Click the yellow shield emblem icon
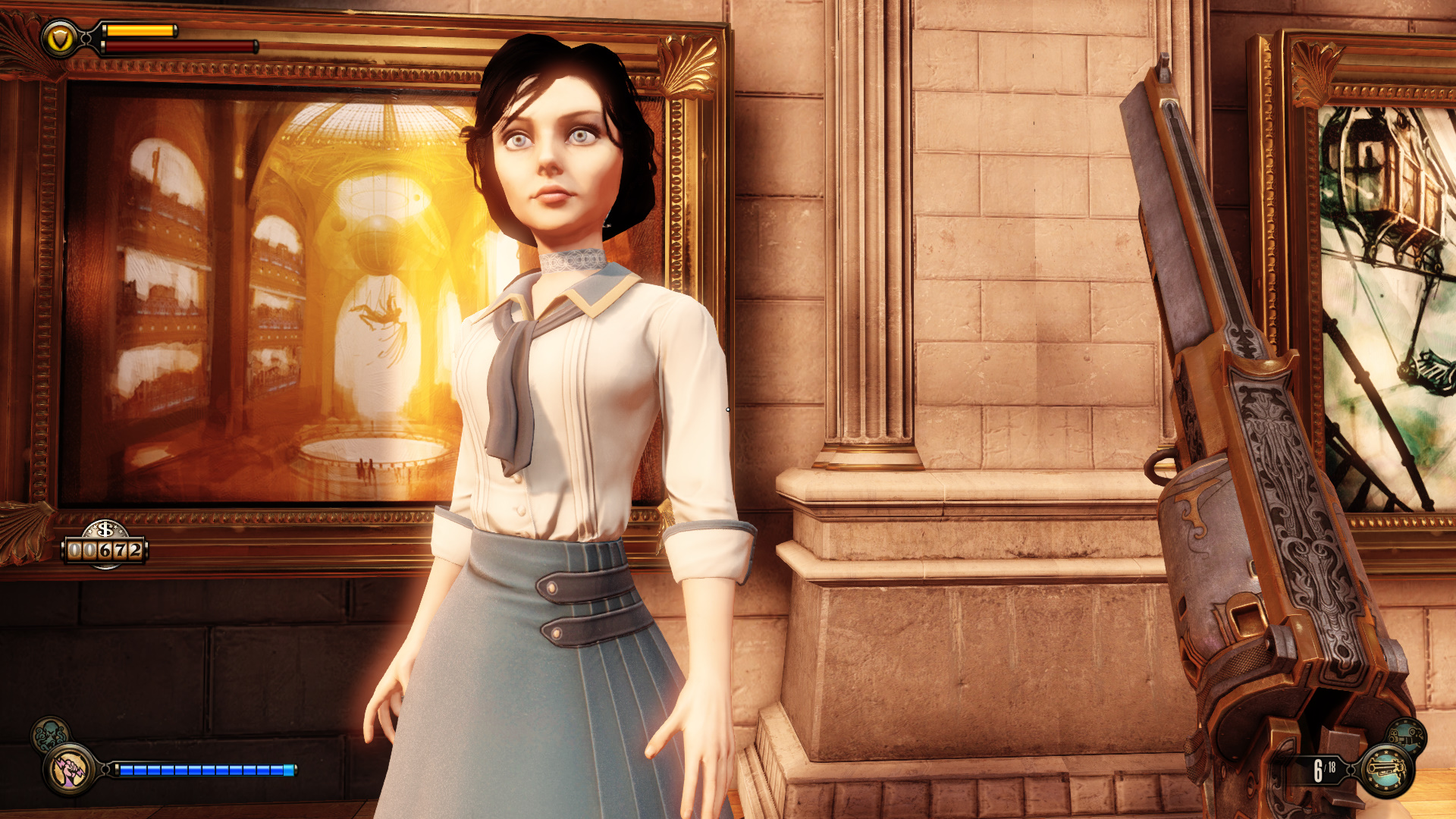 [58, 39]
